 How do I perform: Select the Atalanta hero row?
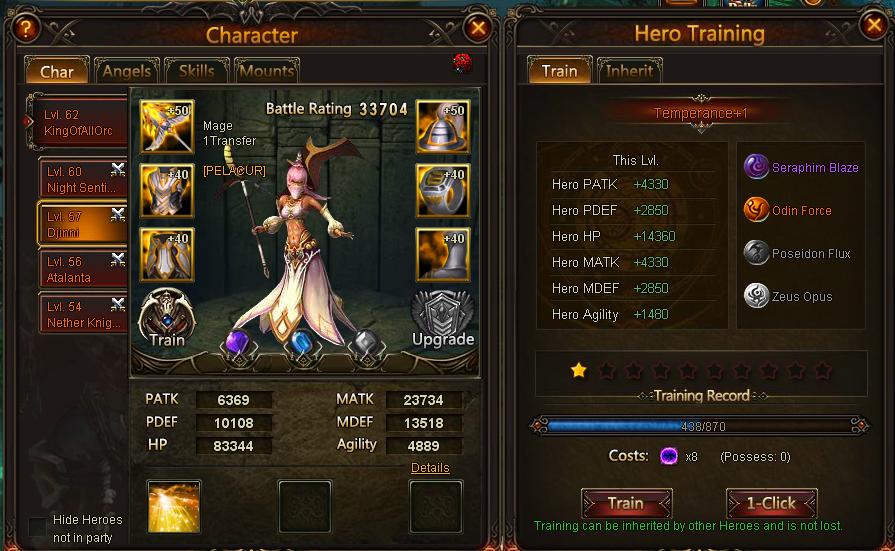point(81,270)
